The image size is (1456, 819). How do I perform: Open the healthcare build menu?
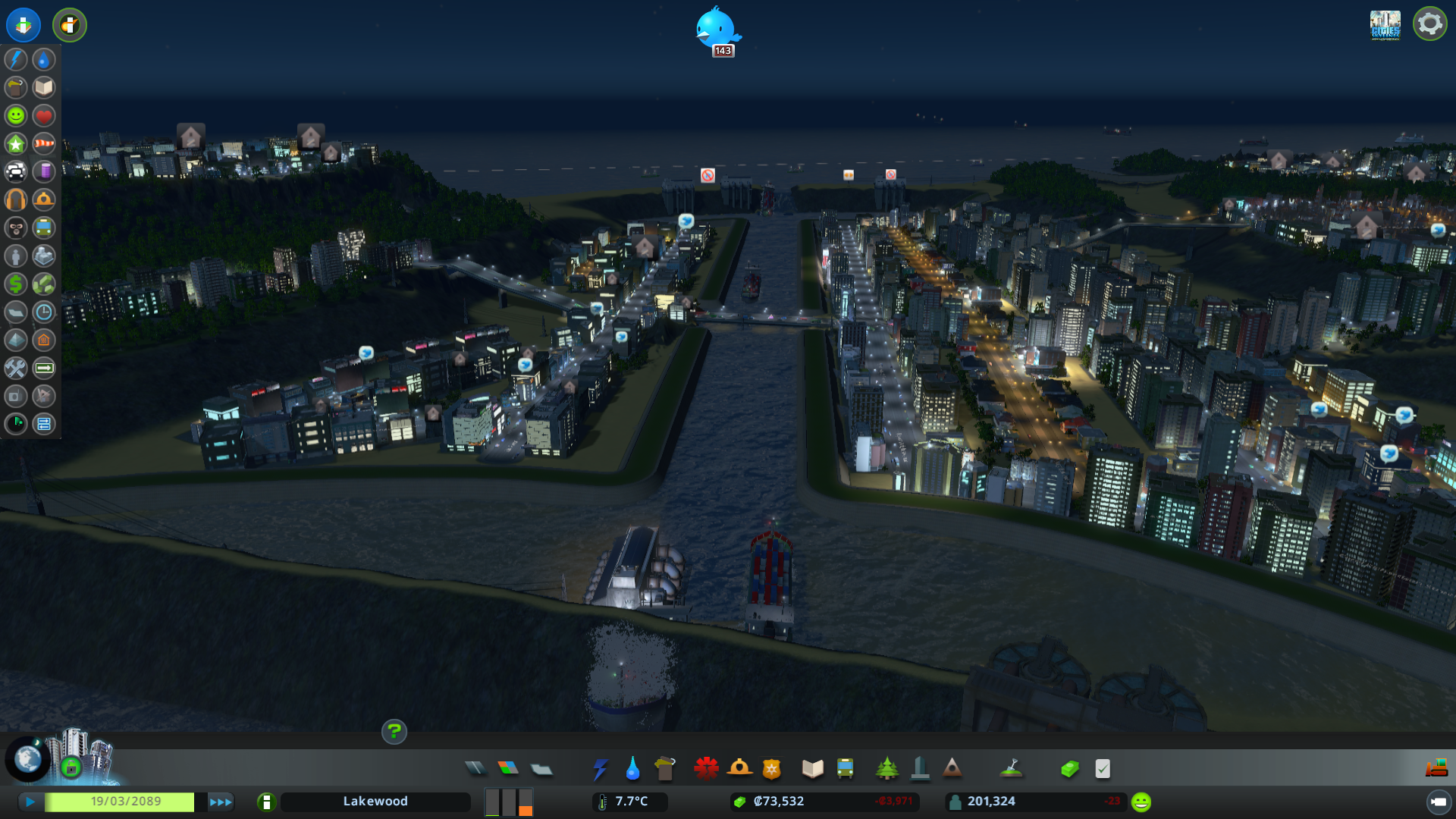click(x=706, y=769)
